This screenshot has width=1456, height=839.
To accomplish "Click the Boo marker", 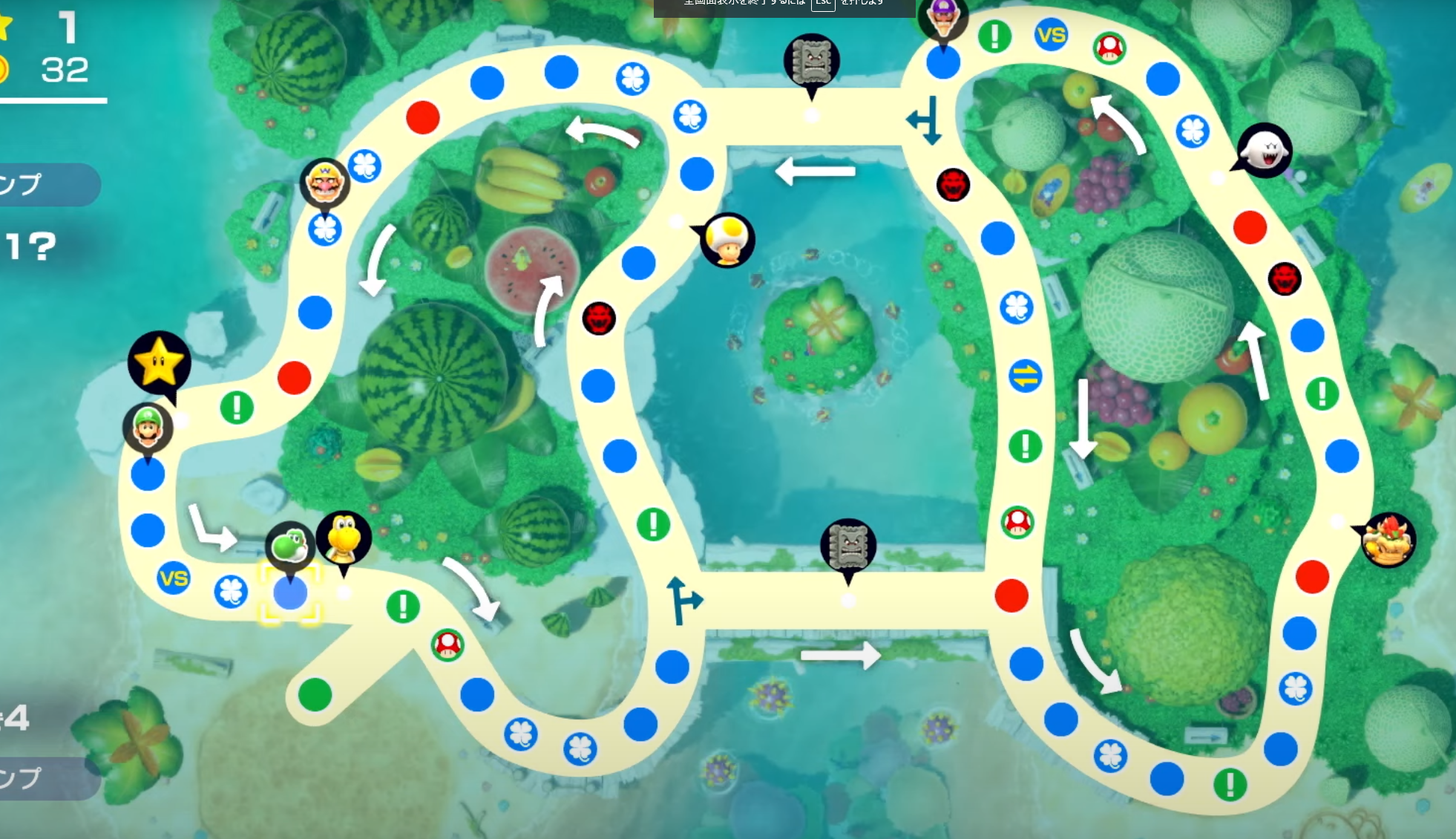I will (x=1265, y=151).
